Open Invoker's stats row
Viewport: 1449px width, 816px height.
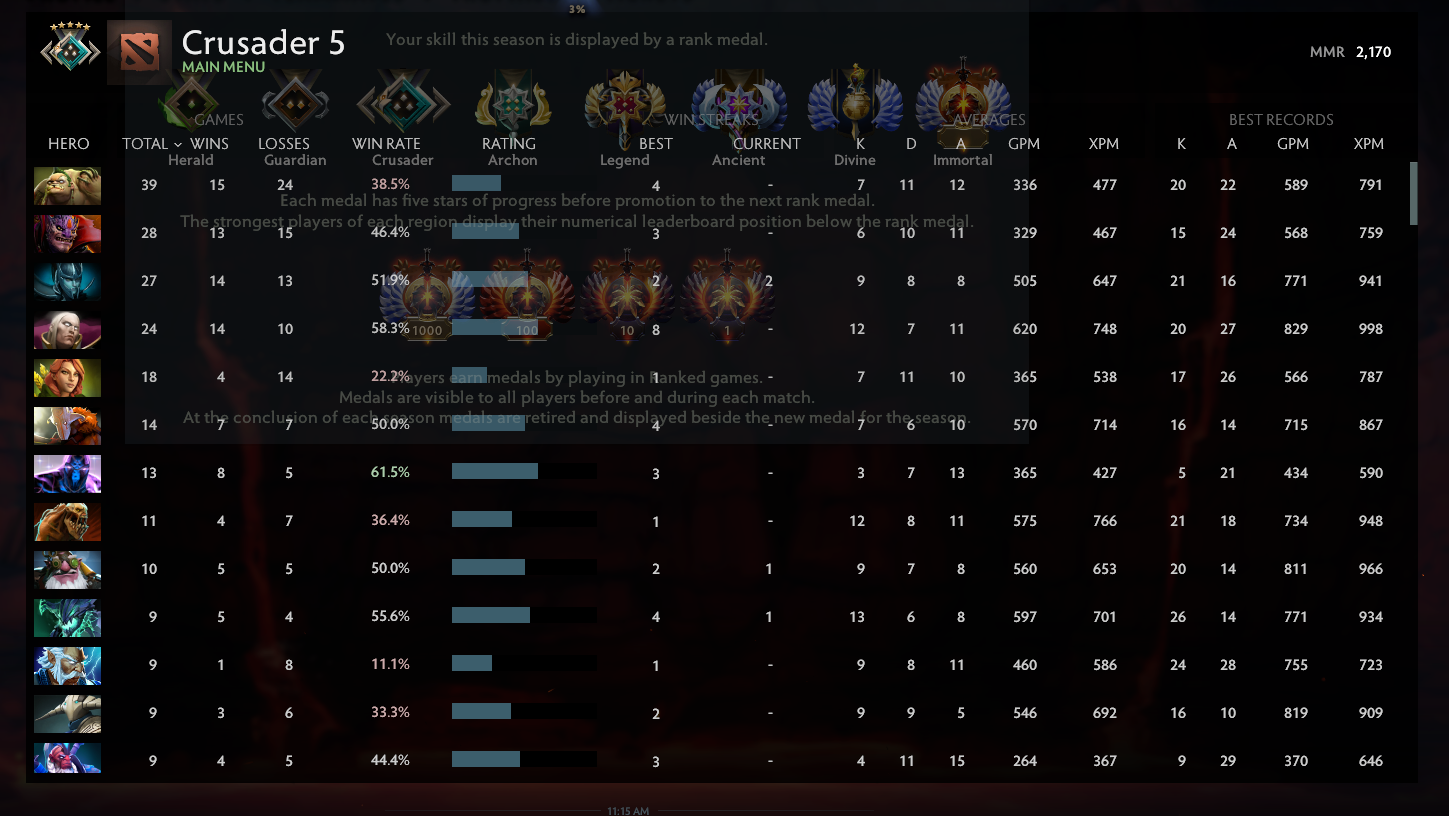click(x=67, y=329)
